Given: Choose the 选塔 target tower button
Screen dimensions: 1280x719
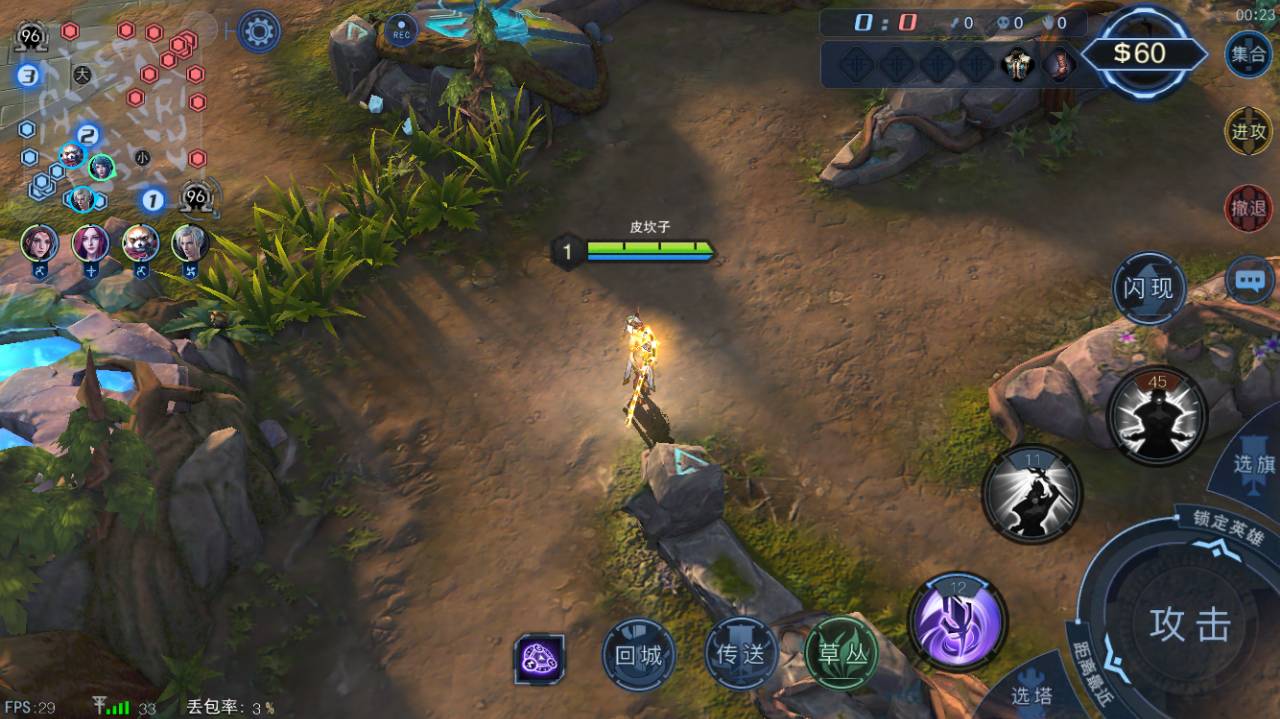Looking at the screenshot, I should 1030,693.
